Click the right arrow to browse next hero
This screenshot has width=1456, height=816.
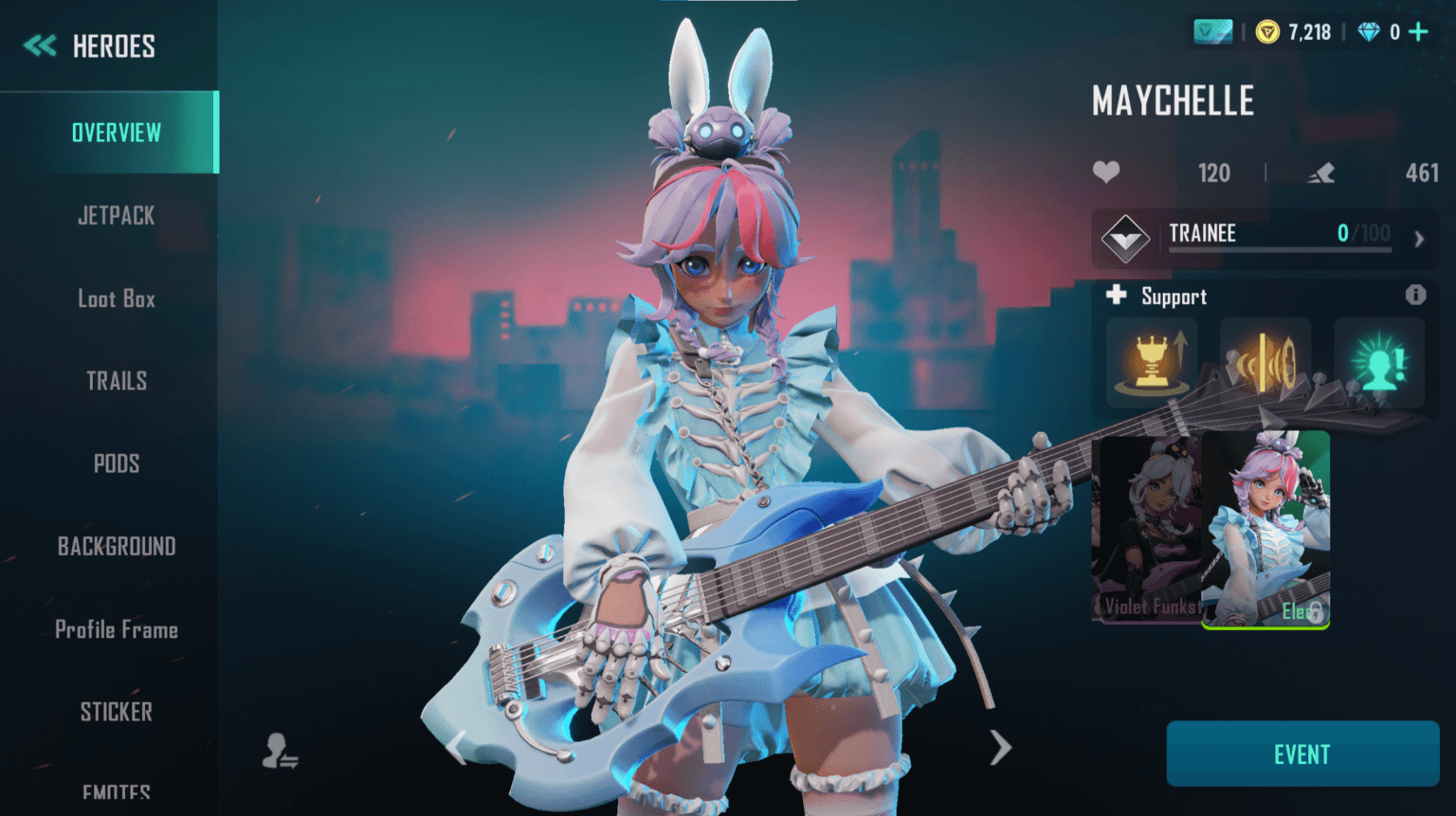(1000, 748)
